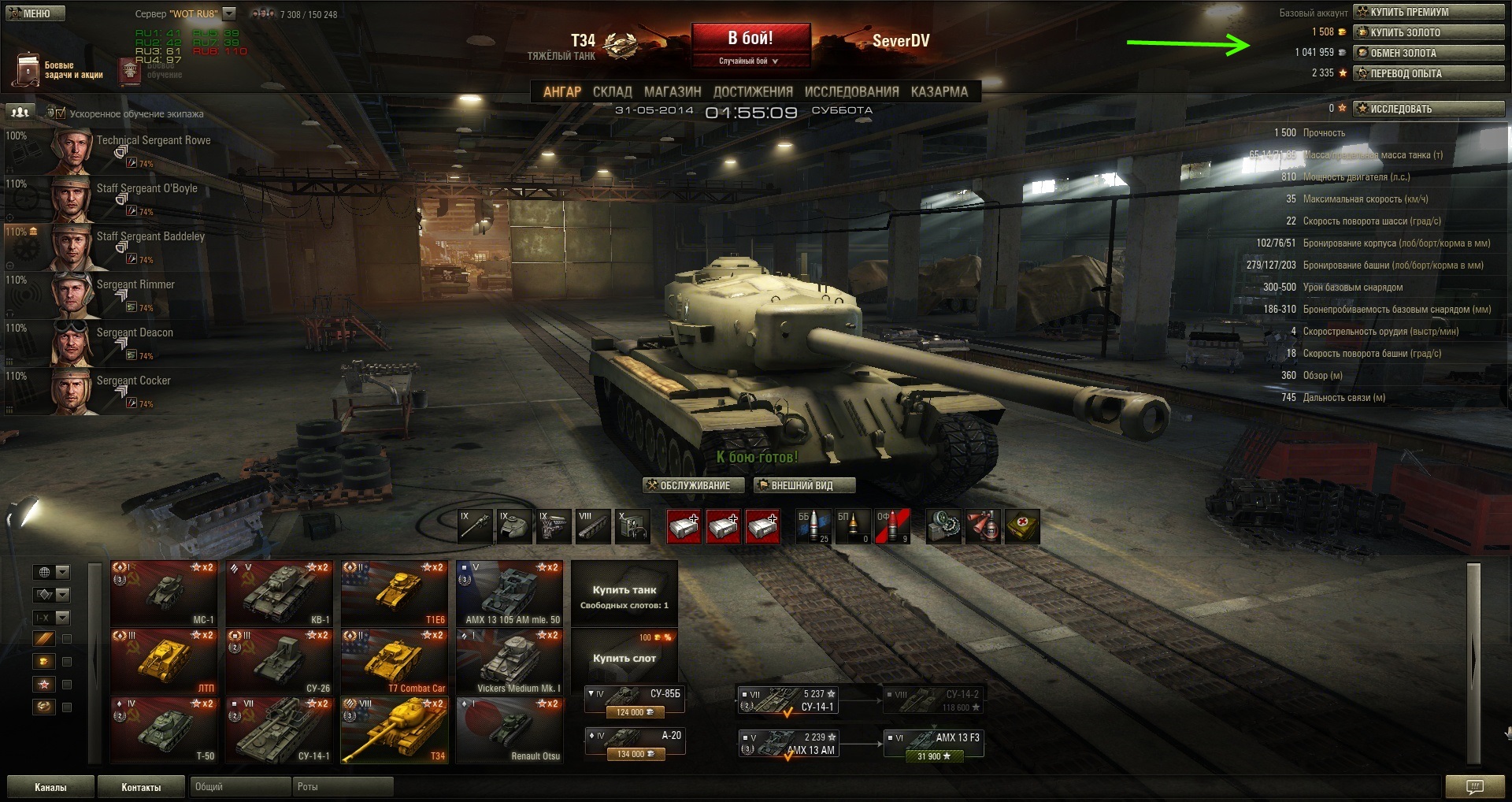Screen dimensions: 1512x802
Task: Select crew member Technical Sergeant Rowe
Action: (x=154, y=140)
